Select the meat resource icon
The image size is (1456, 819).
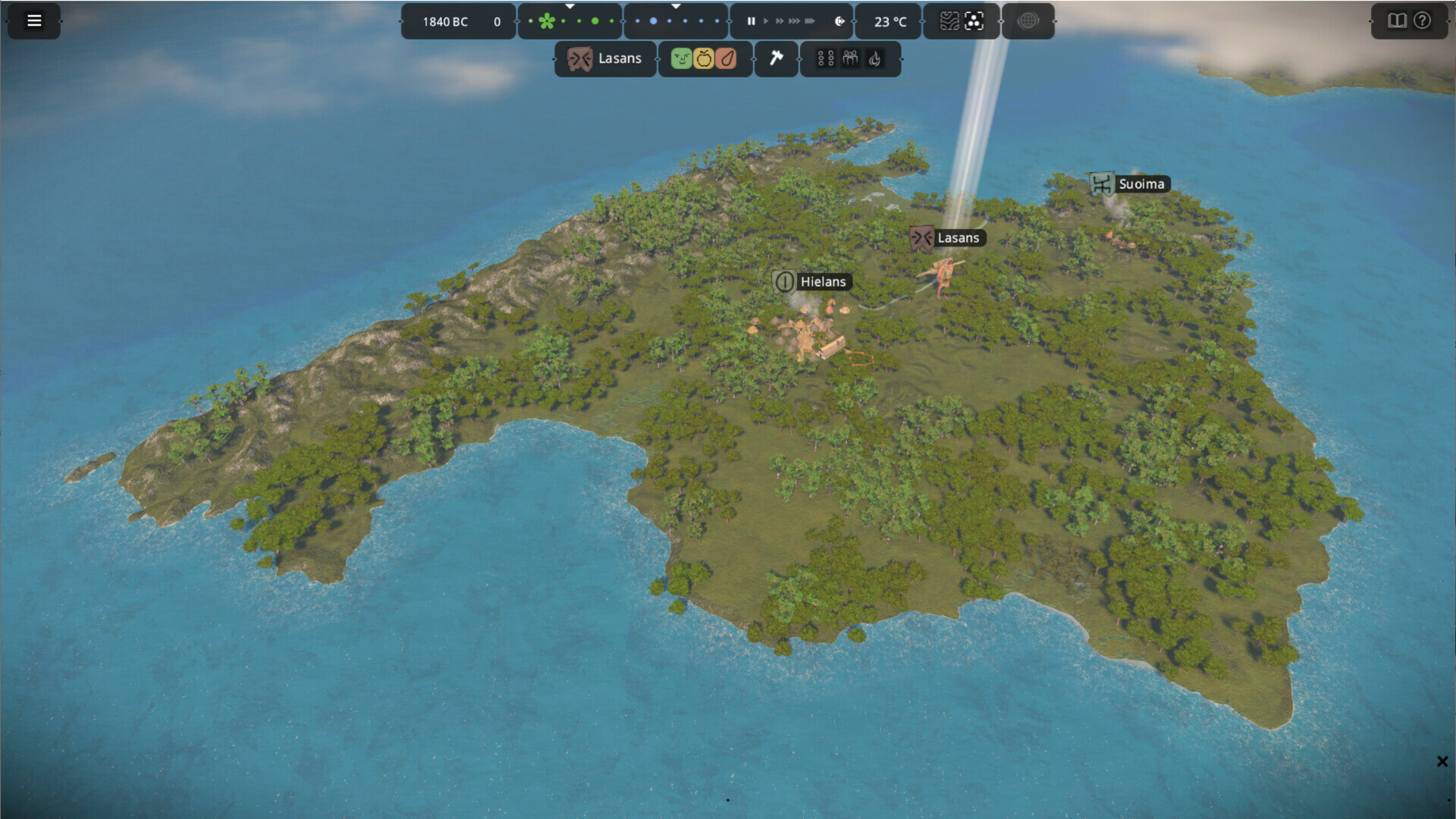[726, 58]
